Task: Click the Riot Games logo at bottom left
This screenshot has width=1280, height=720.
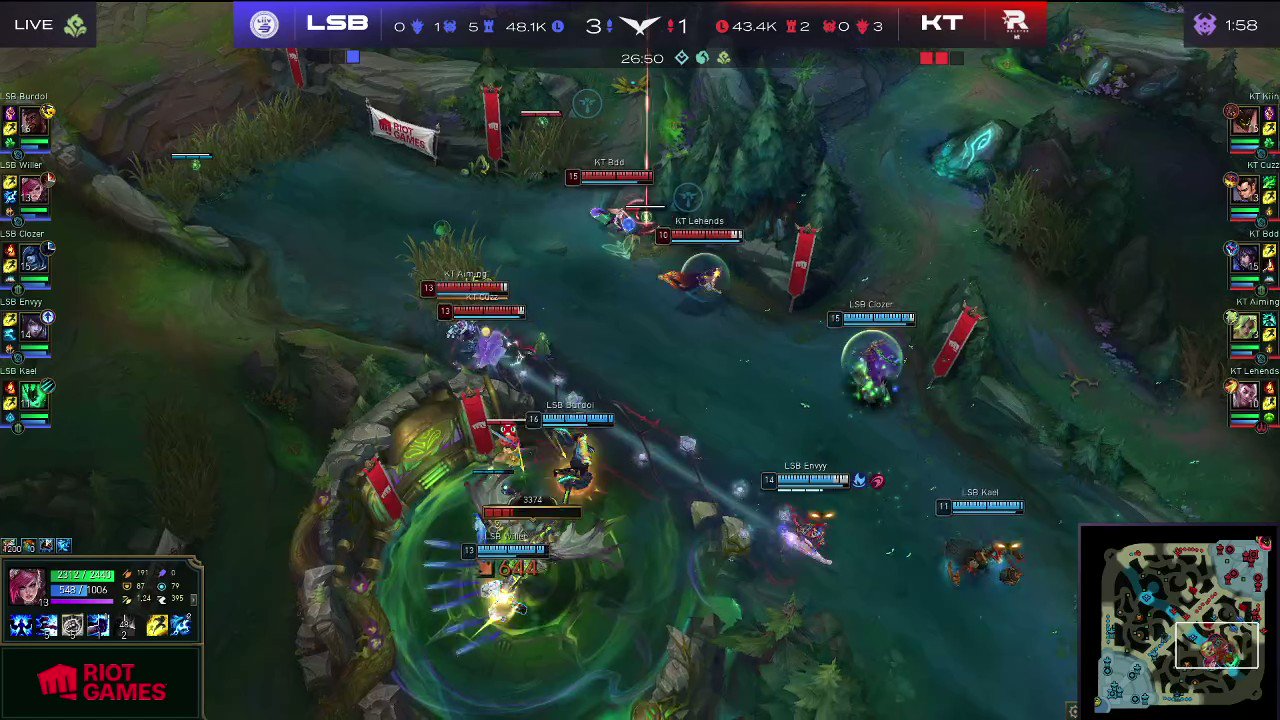Action: click(100, 681)
